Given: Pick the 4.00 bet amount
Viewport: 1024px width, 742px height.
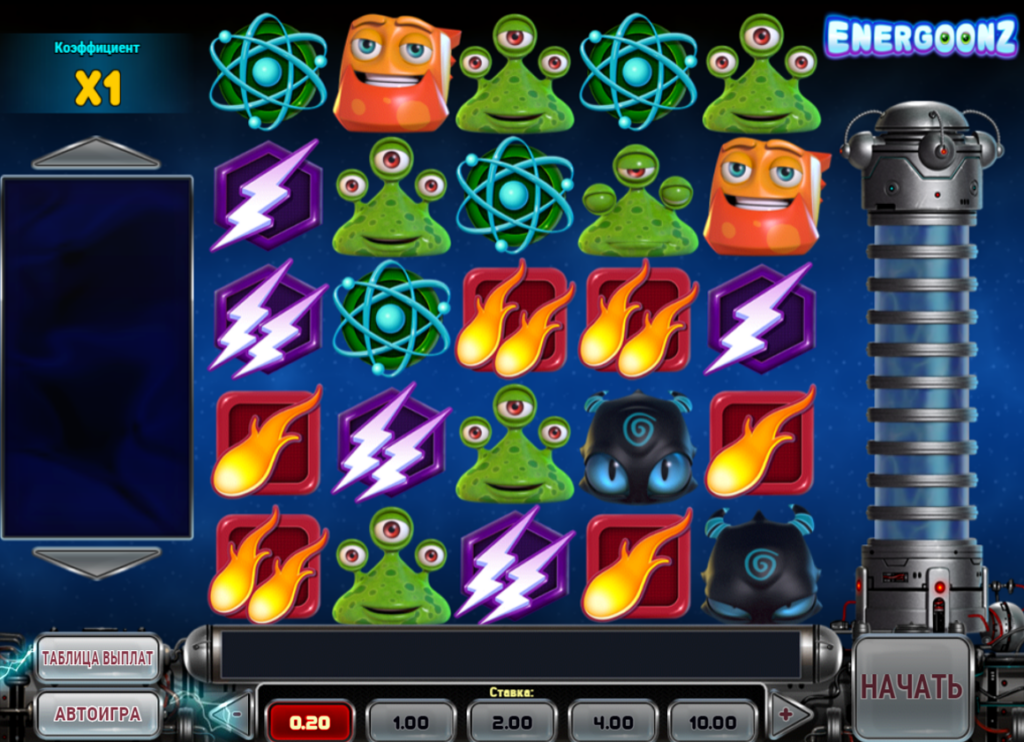Looking at the screenshot, I should tap(612, 721).
